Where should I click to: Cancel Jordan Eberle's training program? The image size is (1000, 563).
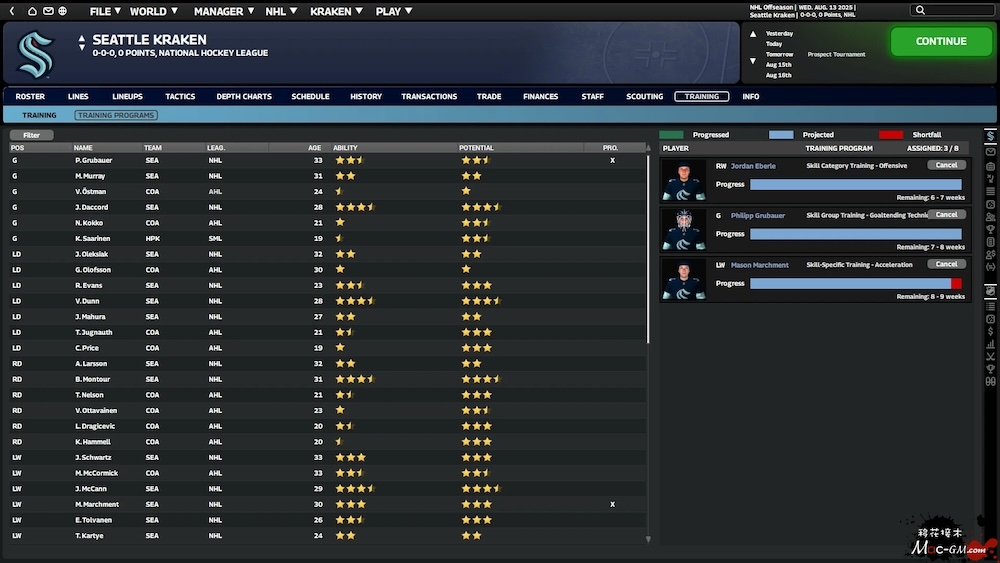point(946,165)
